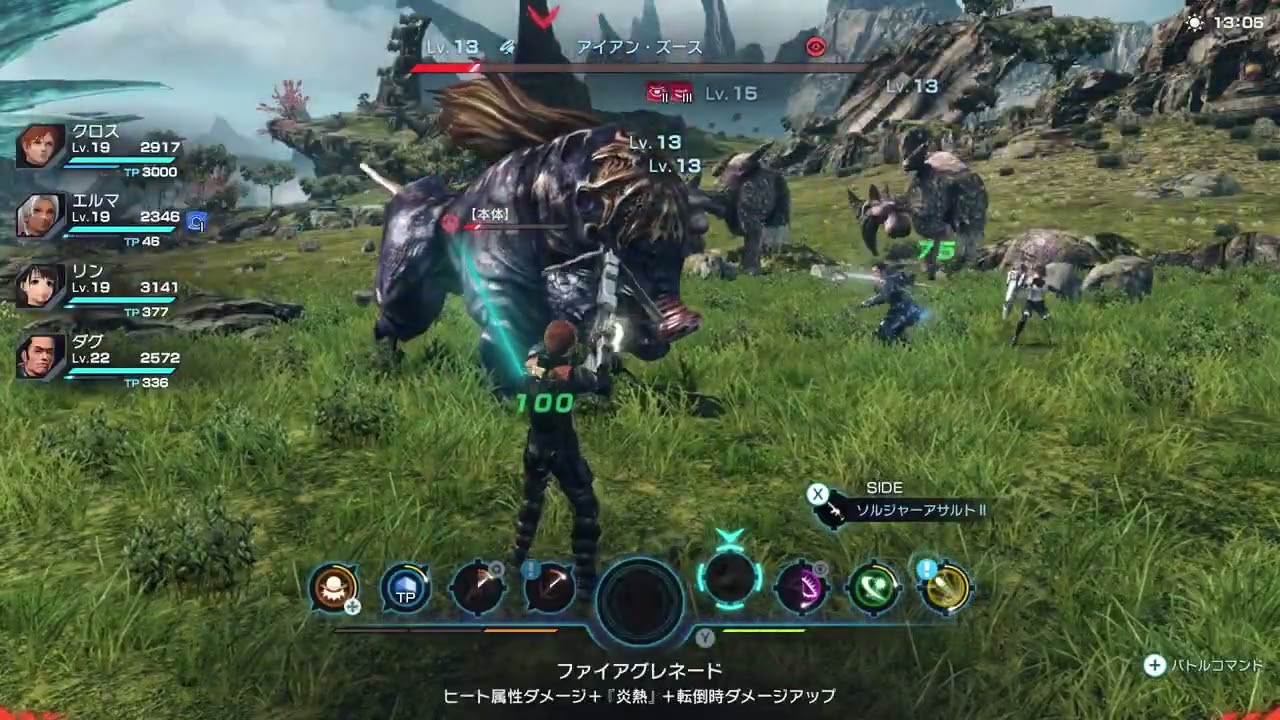Use the yellow art with exclamation badge

[945, 588]
